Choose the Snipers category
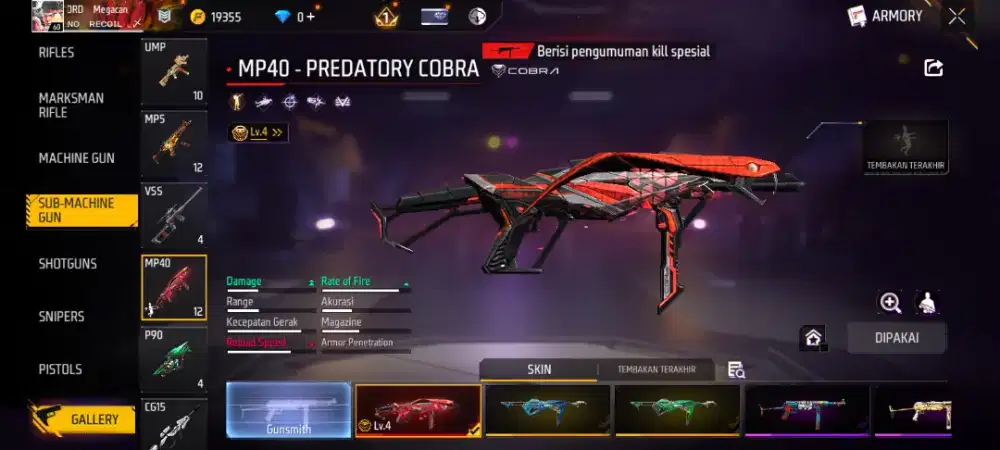 61,316
